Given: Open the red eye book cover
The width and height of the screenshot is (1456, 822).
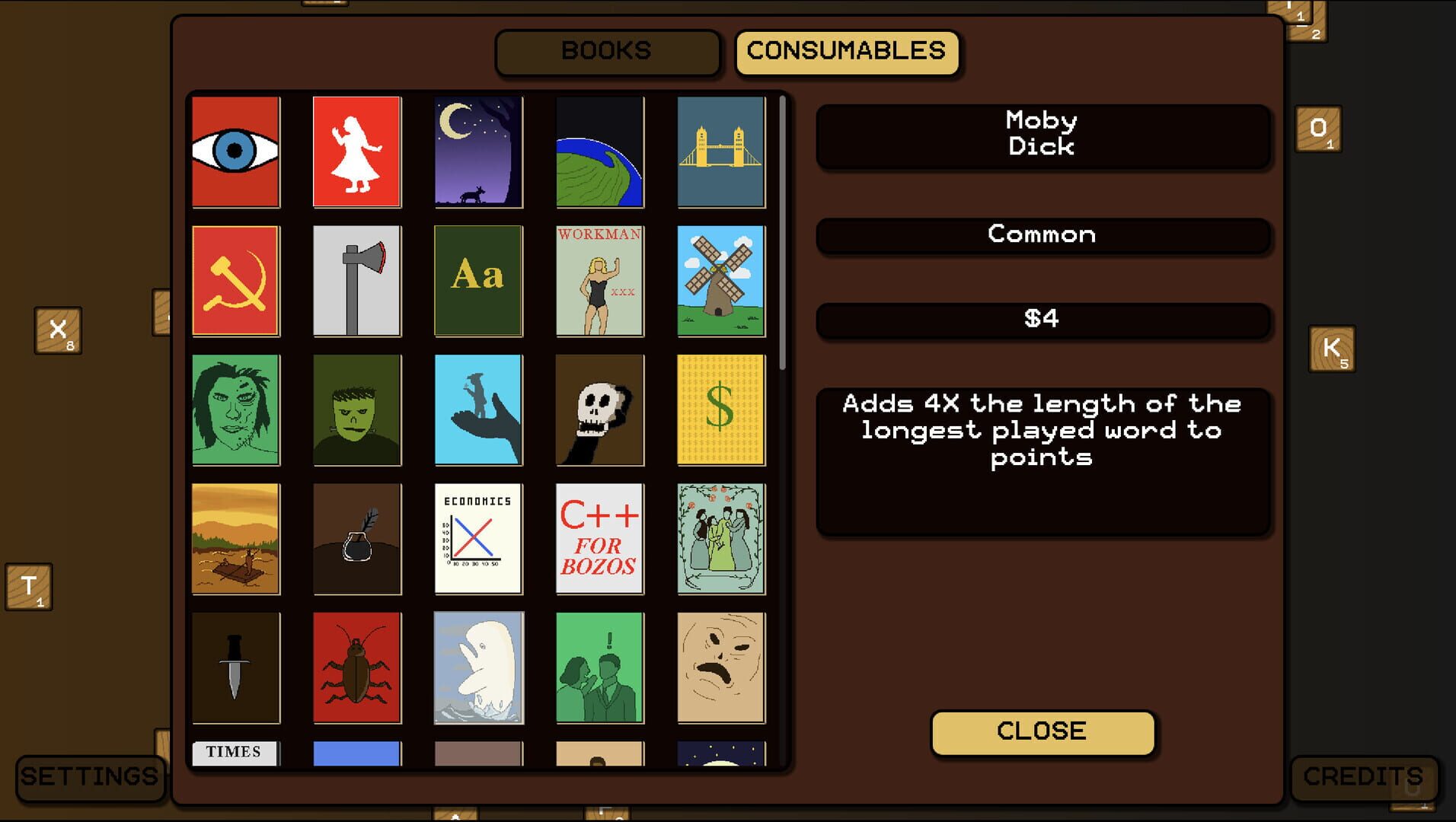Looking at the screenshot, I should pyautogui.click(x=235, y=151).
